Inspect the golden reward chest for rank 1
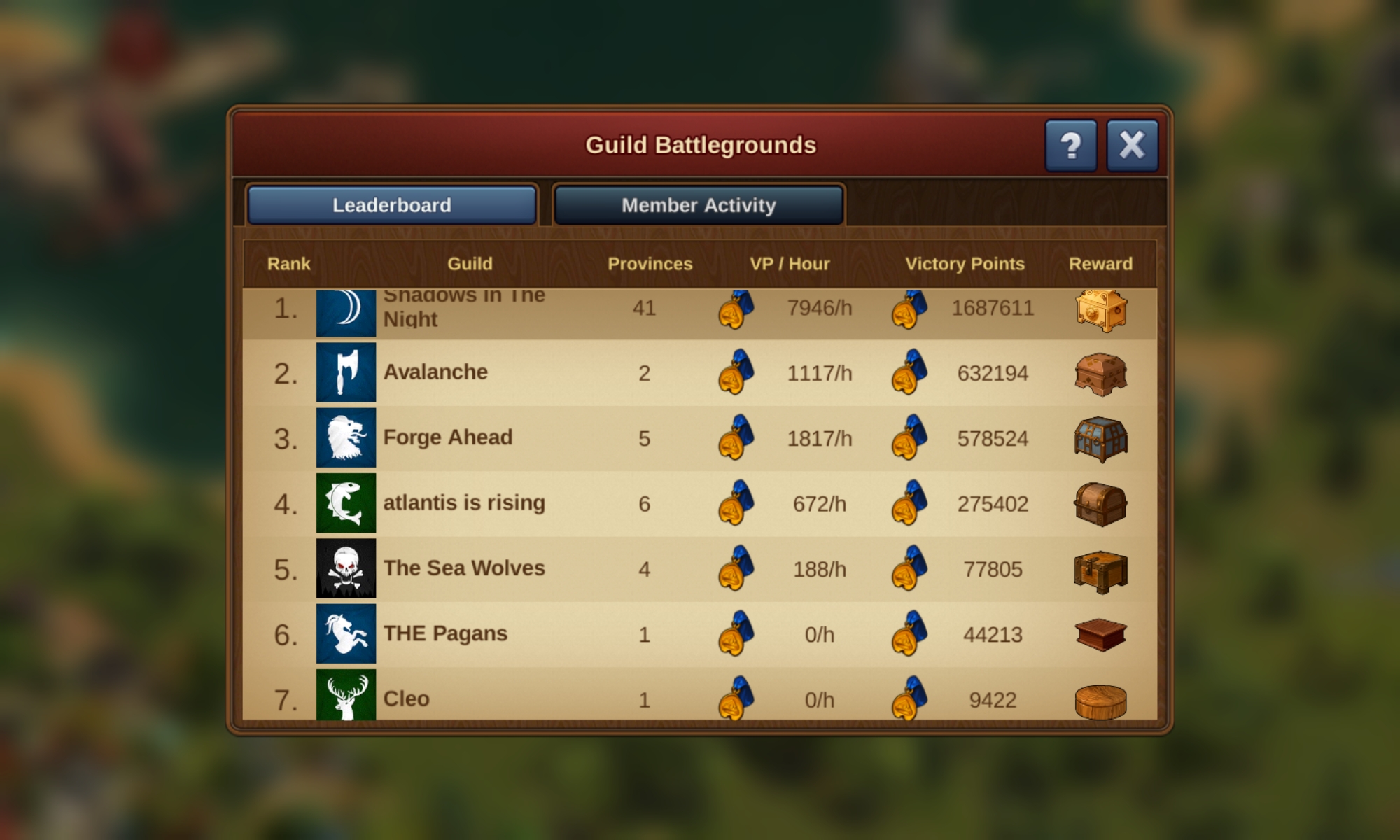The height and width of the screenshot is (840, 1400). pyautogui.click(x=1100, y=310)
